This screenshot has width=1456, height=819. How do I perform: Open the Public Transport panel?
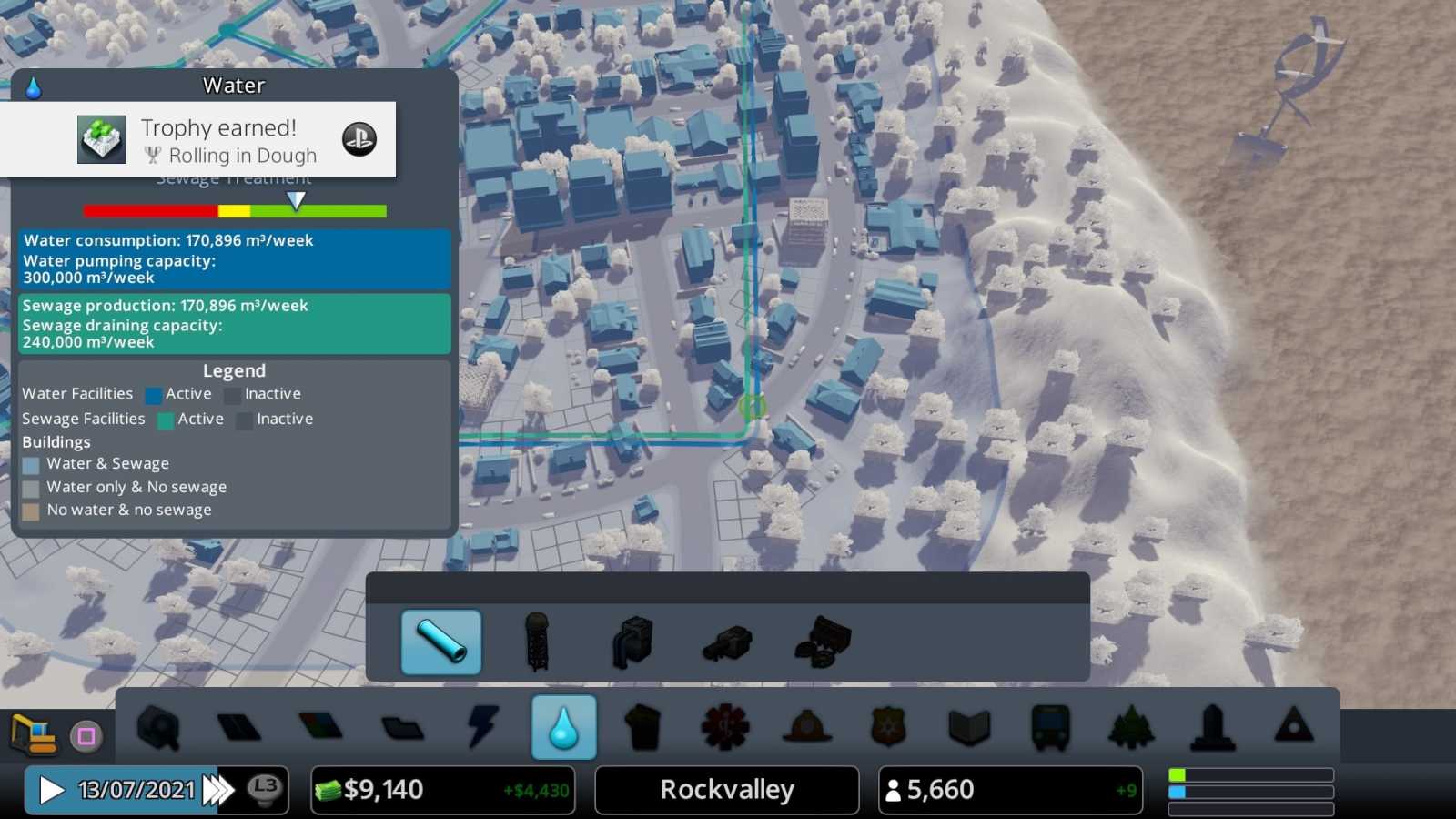1047,726
